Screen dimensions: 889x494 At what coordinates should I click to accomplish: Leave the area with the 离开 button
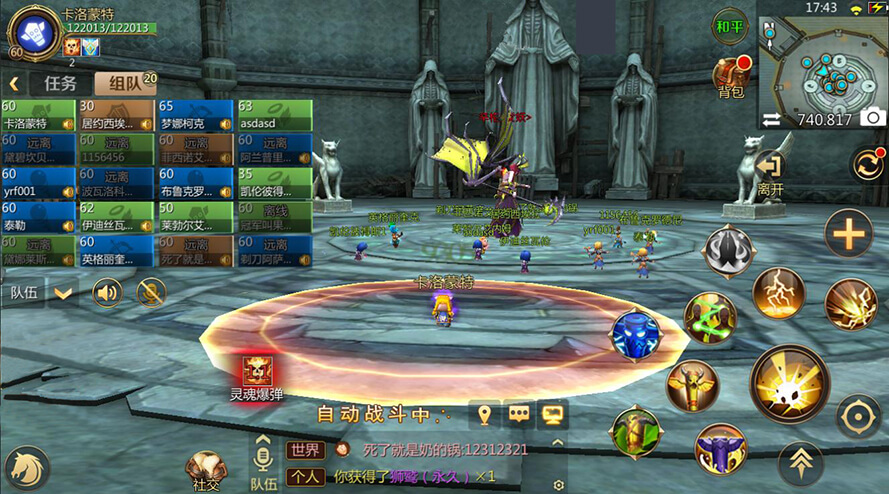pos(770,172)
